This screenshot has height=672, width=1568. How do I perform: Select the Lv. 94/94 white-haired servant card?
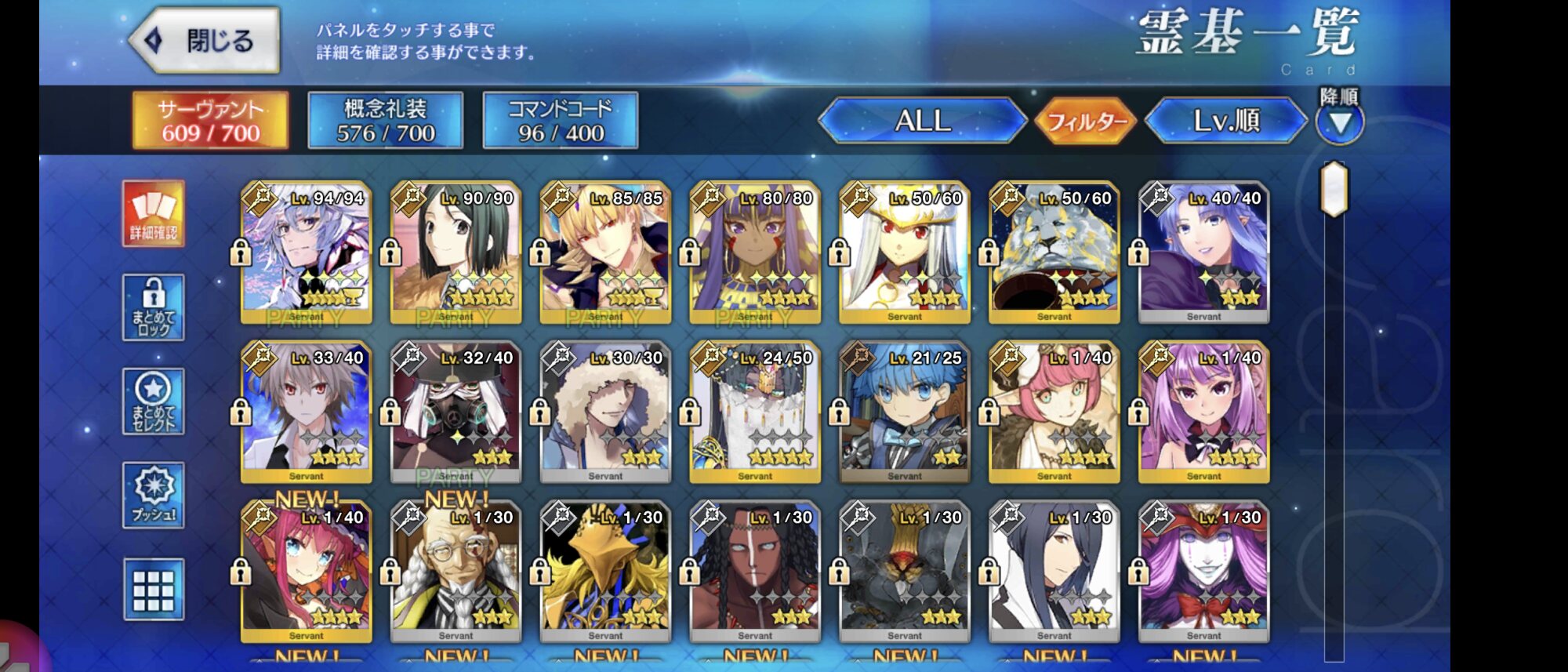tap(306, 252)
